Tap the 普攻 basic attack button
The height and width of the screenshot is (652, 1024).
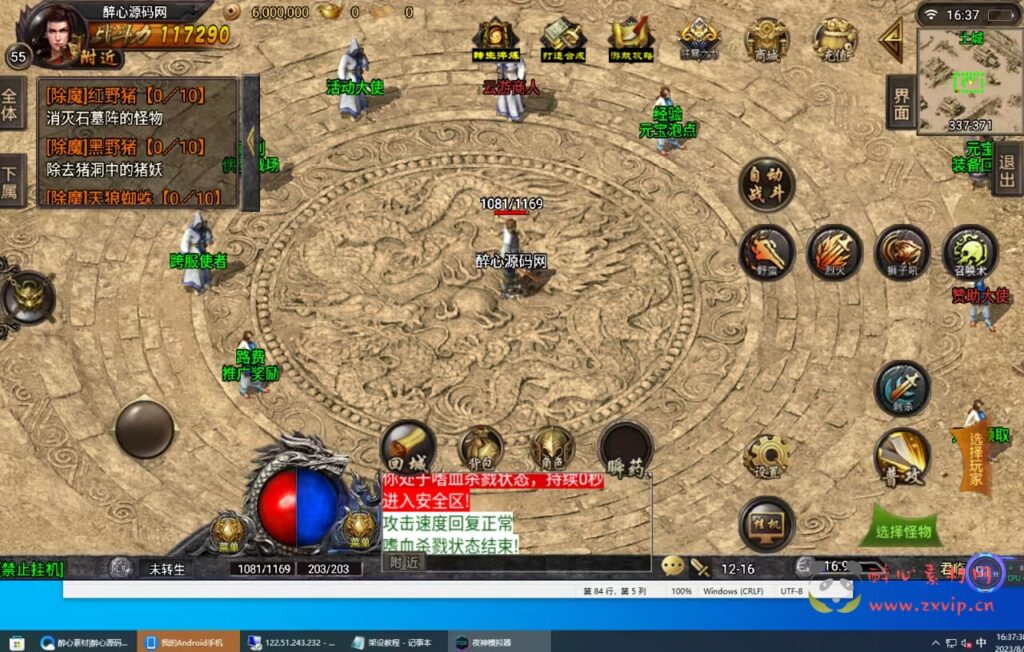pyautogui.click(x=902, y=458)
